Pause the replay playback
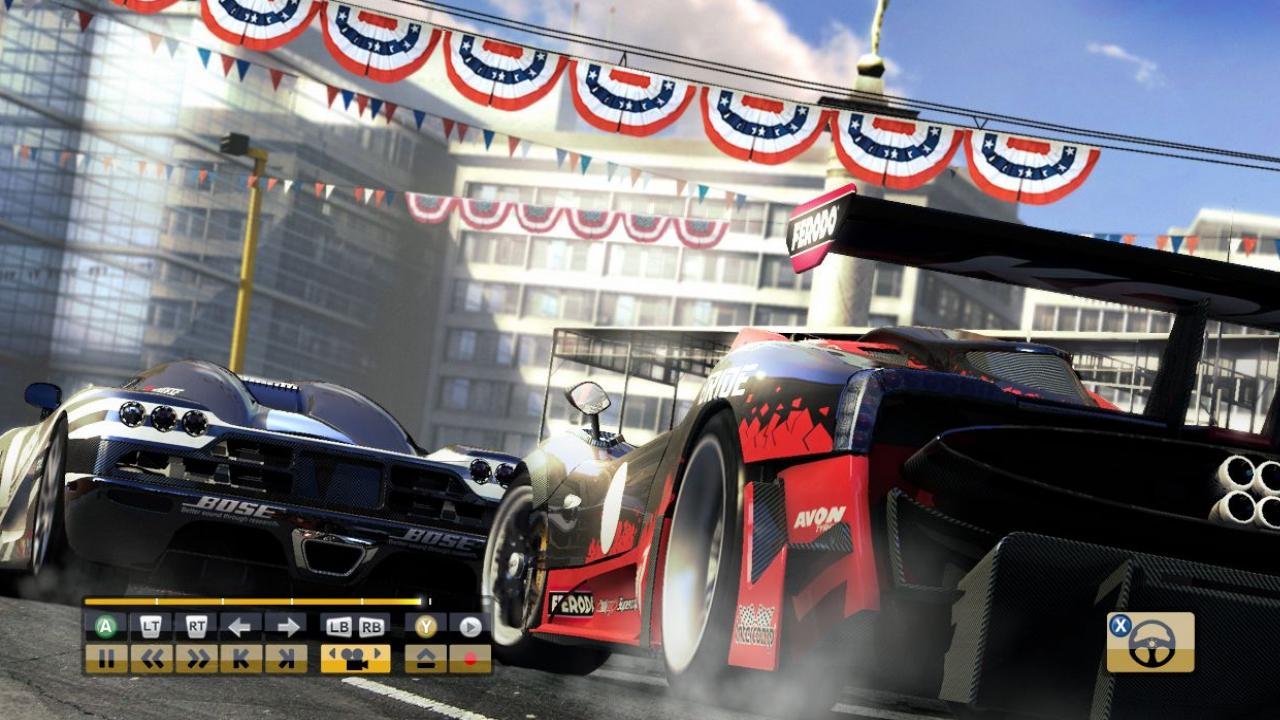 tap(108, 658)
